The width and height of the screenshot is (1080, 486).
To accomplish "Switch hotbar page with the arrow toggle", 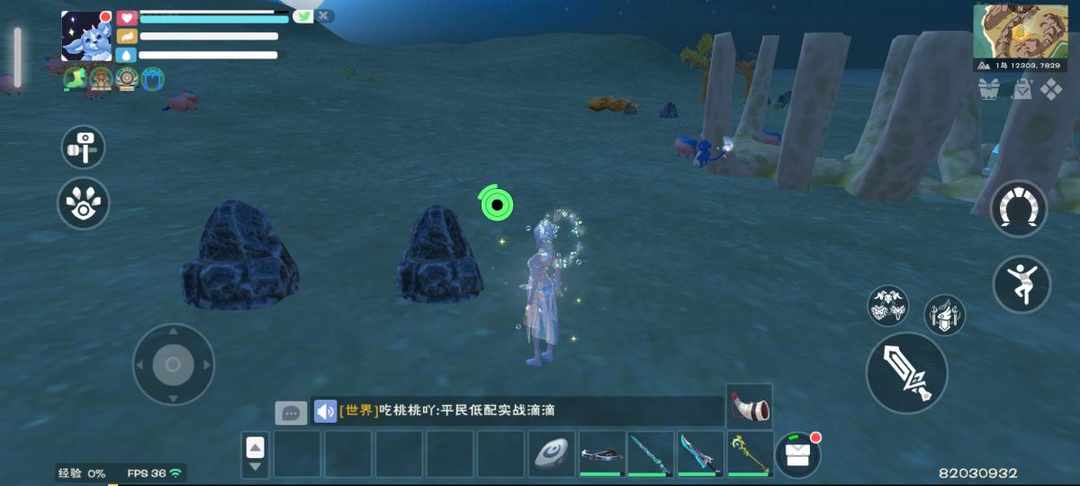I will 255,455.
